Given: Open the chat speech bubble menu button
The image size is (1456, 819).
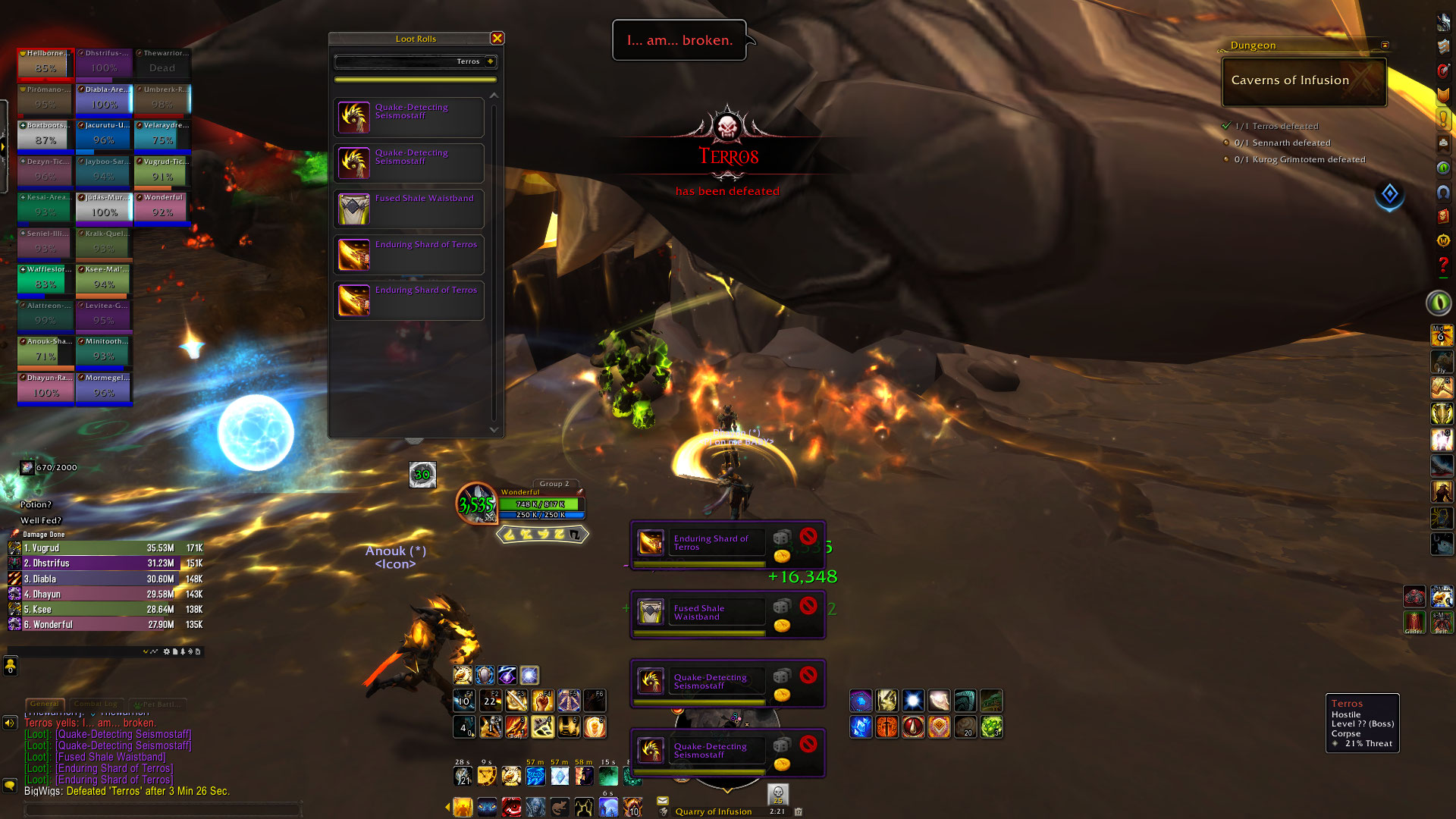Looking at the screenshot, I should (x=10, y=786).
